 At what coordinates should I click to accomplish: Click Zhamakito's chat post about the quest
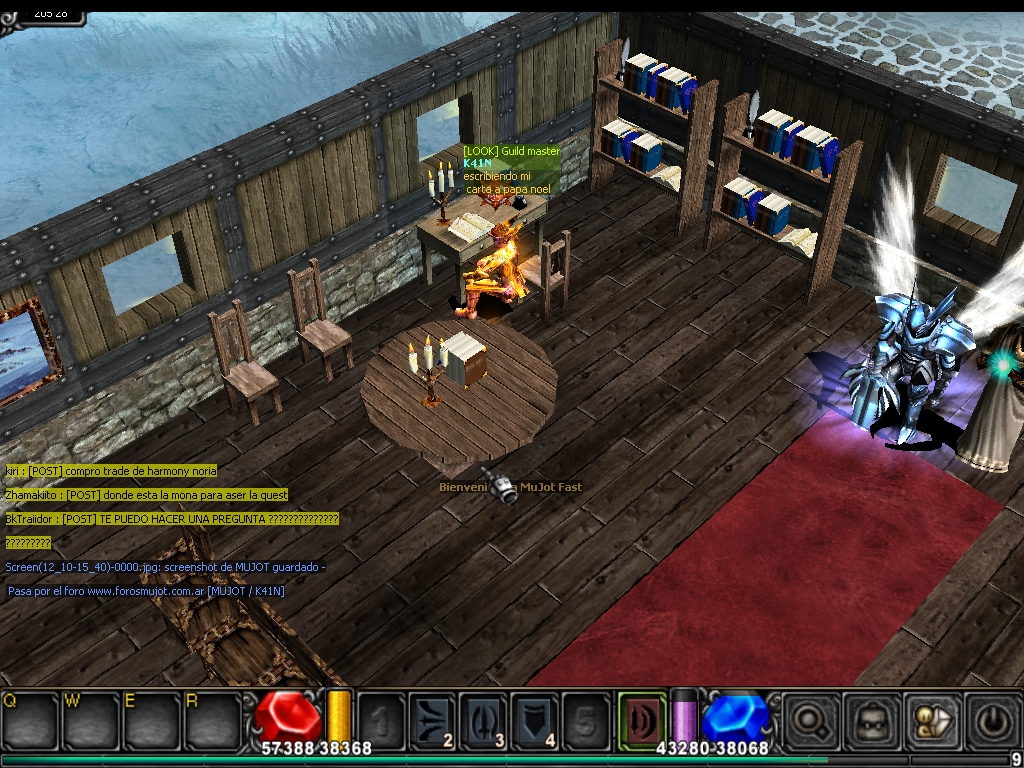pyautogui.click(x=146, y=495)
